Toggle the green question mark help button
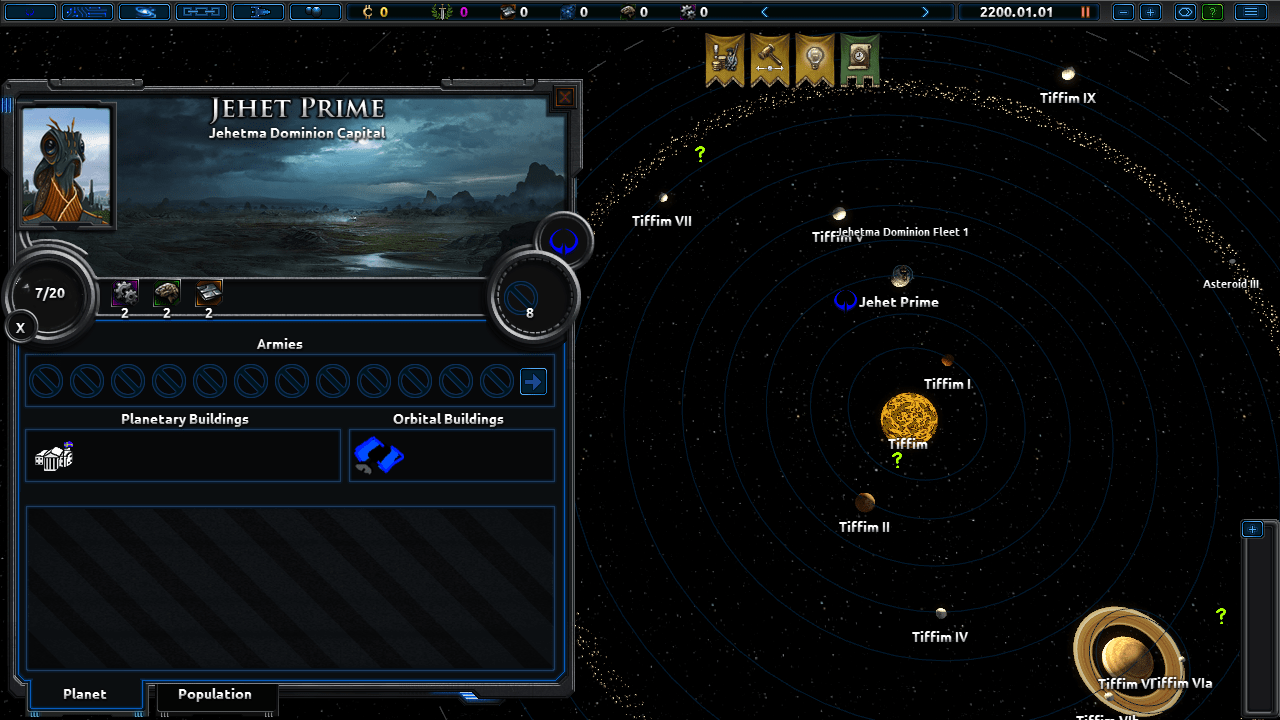 [x=1213, y=12]
